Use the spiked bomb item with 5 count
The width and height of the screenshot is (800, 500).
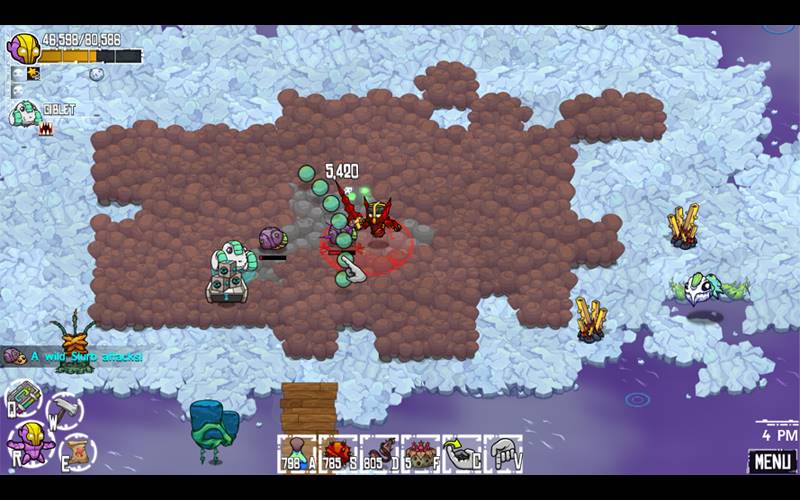point(420,453)
